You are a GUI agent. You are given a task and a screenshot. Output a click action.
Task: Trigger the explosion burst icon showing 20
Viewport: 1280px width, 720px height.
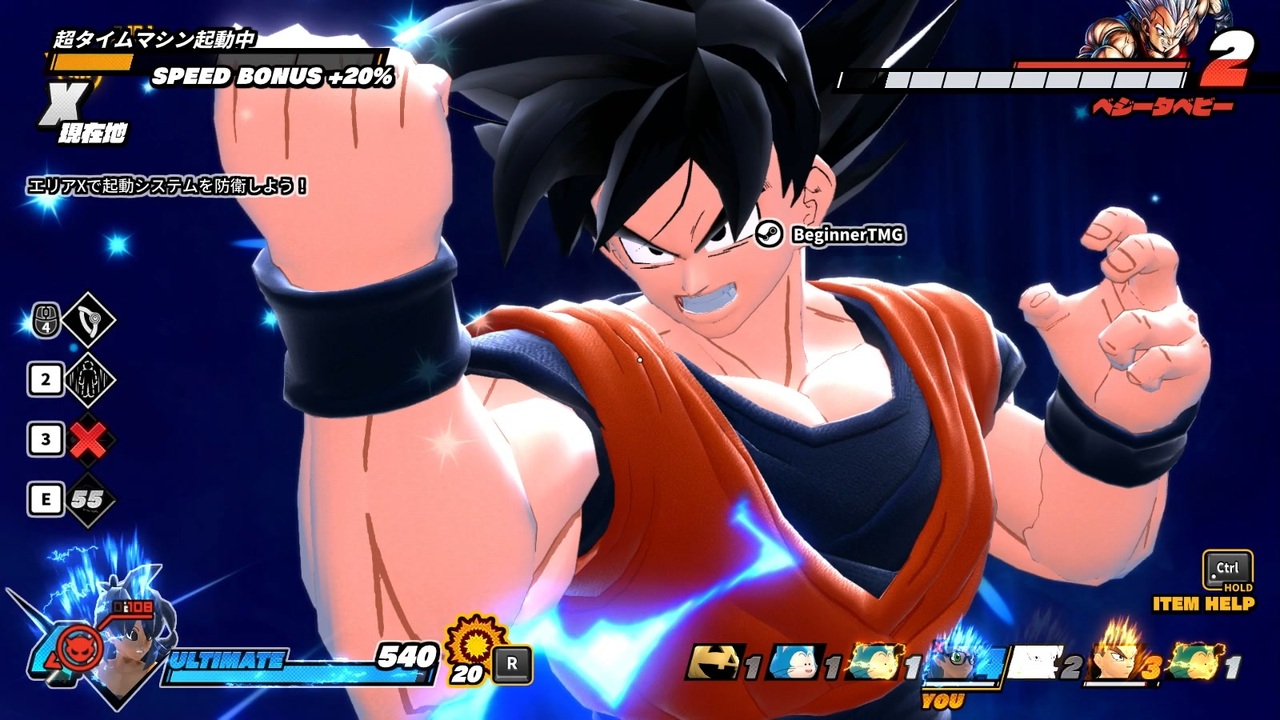pos(474,643)
